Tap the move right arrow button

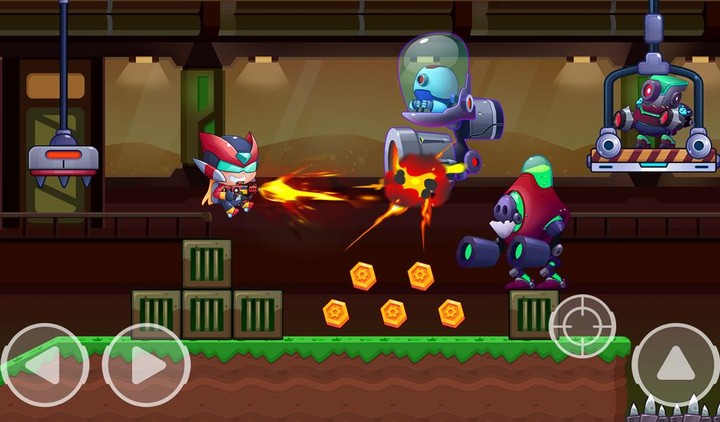point(146,366)
